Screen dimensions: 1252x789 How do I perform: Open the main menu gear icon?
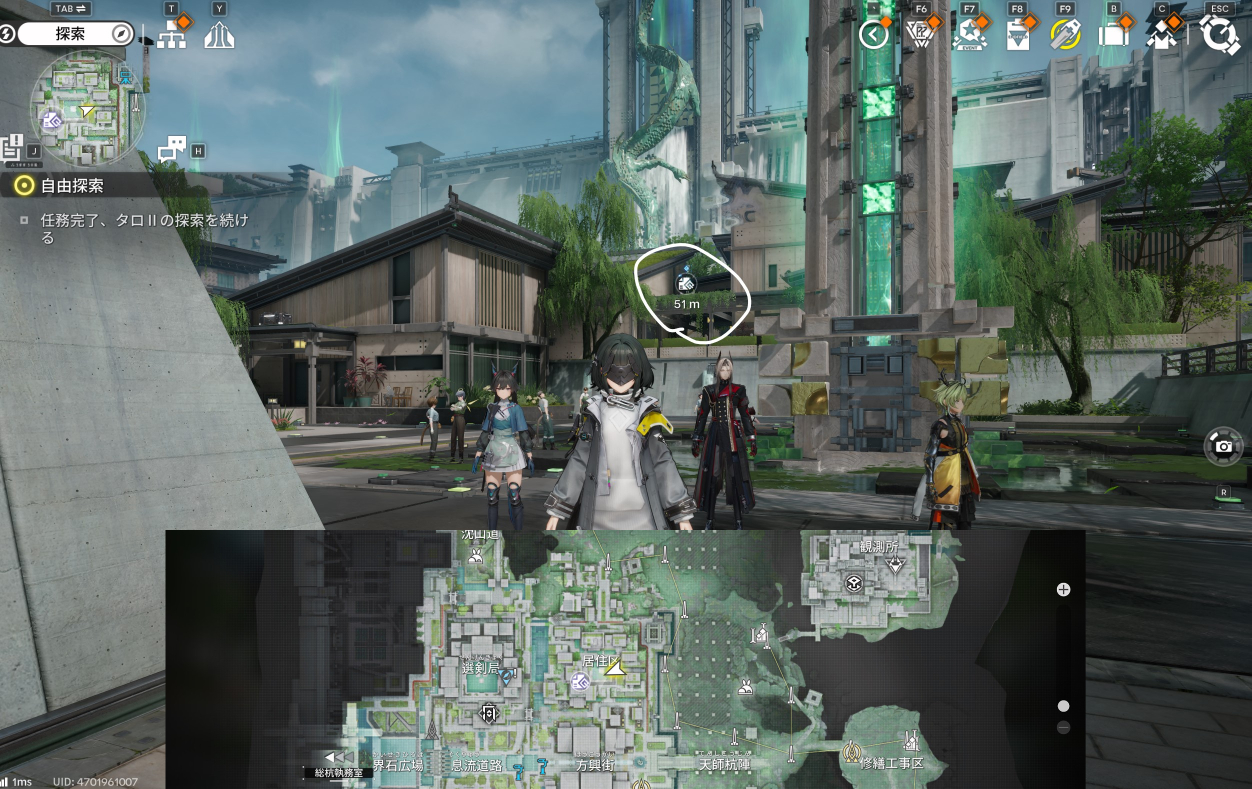click(x=1219, y=35)
